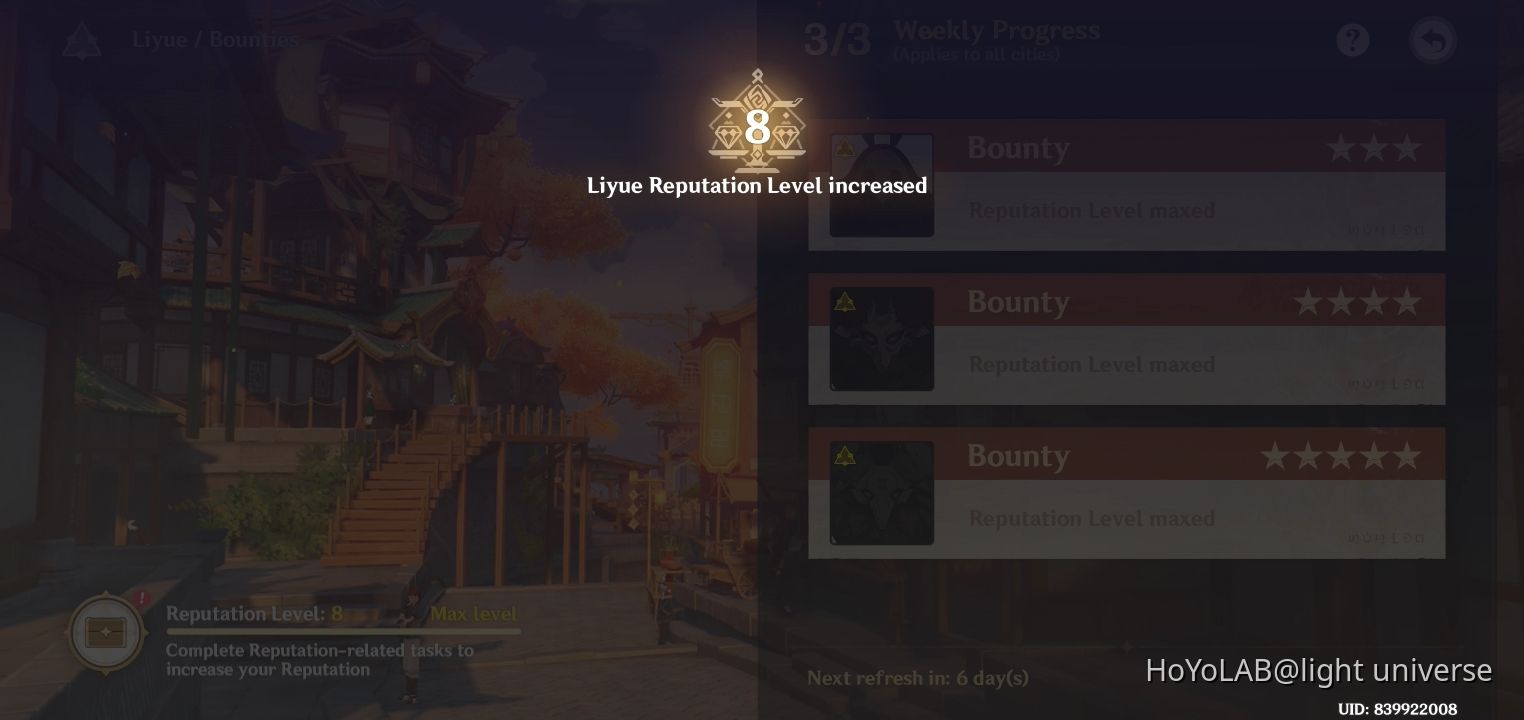Click the back arrow at top right
The height and width of the screenshot is (720, 1524).
(1432, 40)
